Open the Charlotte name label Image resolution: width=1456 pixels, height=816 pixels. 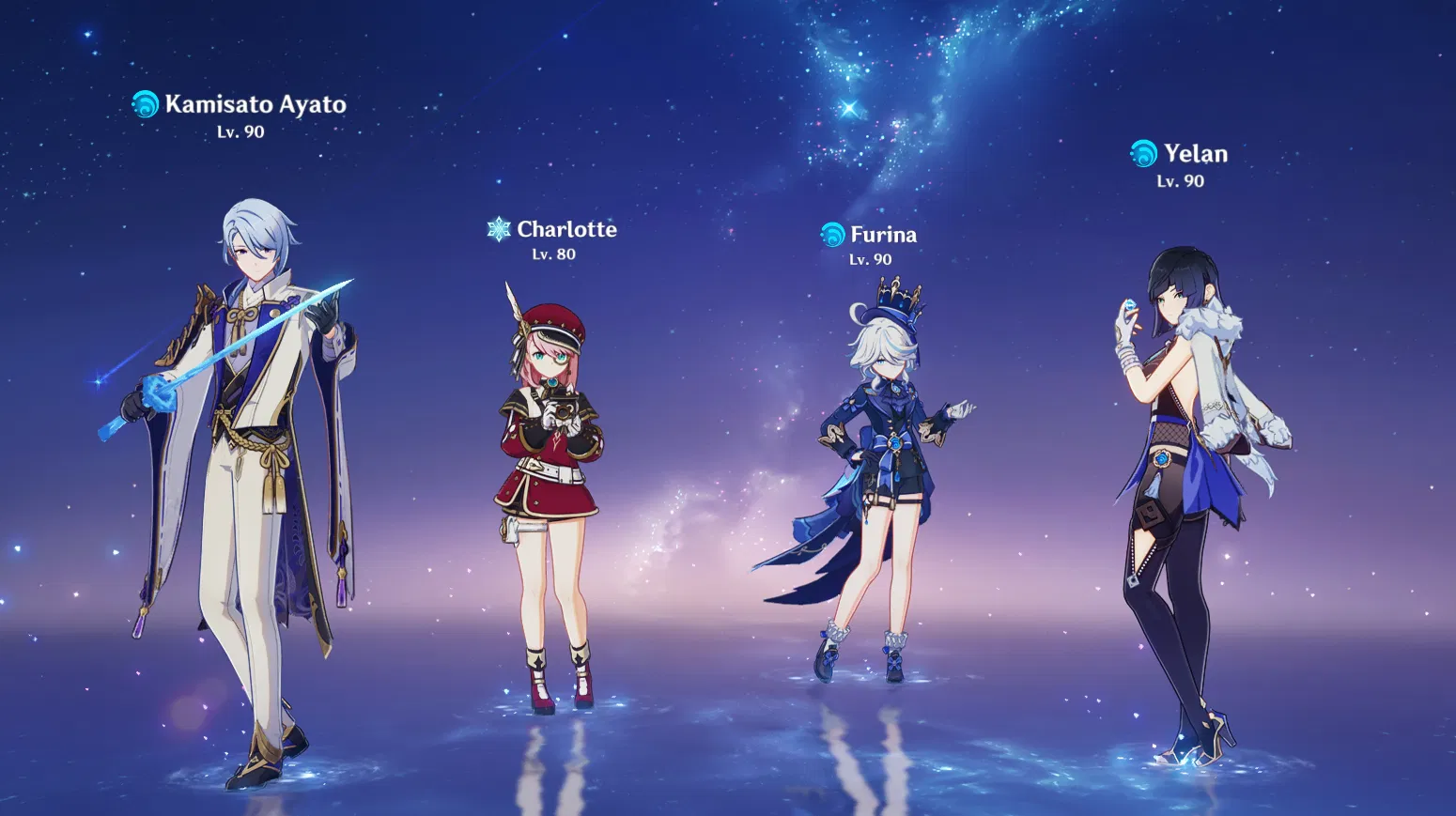(567, 228)
